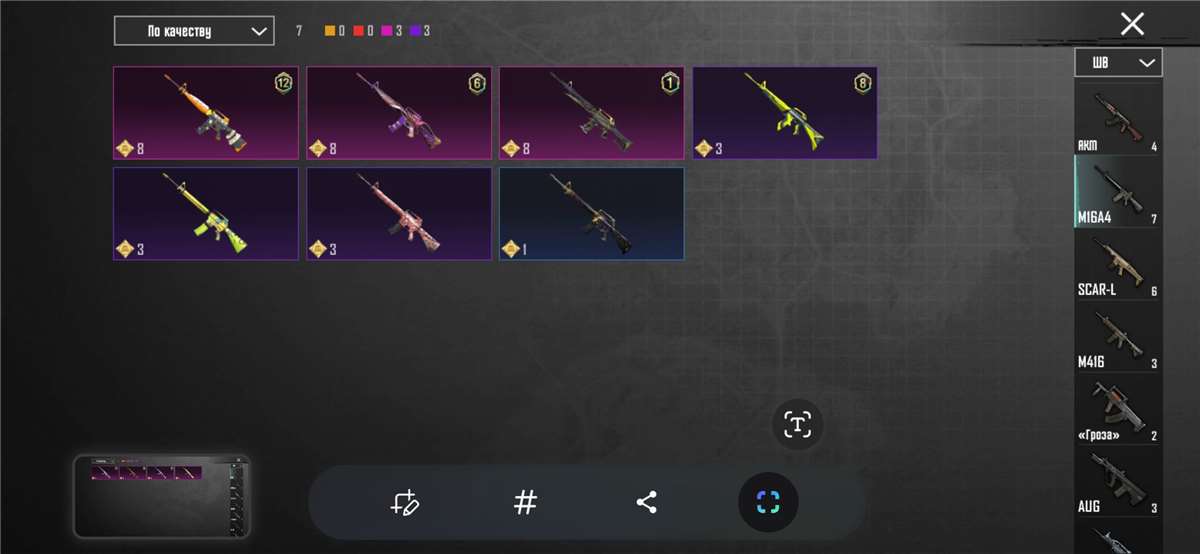Open the screenshot preview thumbnail

(x=162, y=496)
